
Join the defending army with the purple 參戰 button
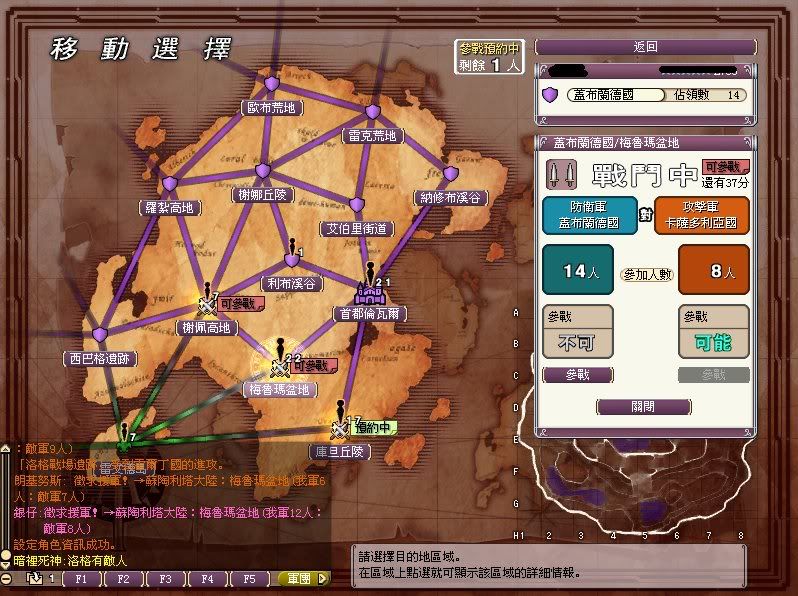click(x=577, y=375)
